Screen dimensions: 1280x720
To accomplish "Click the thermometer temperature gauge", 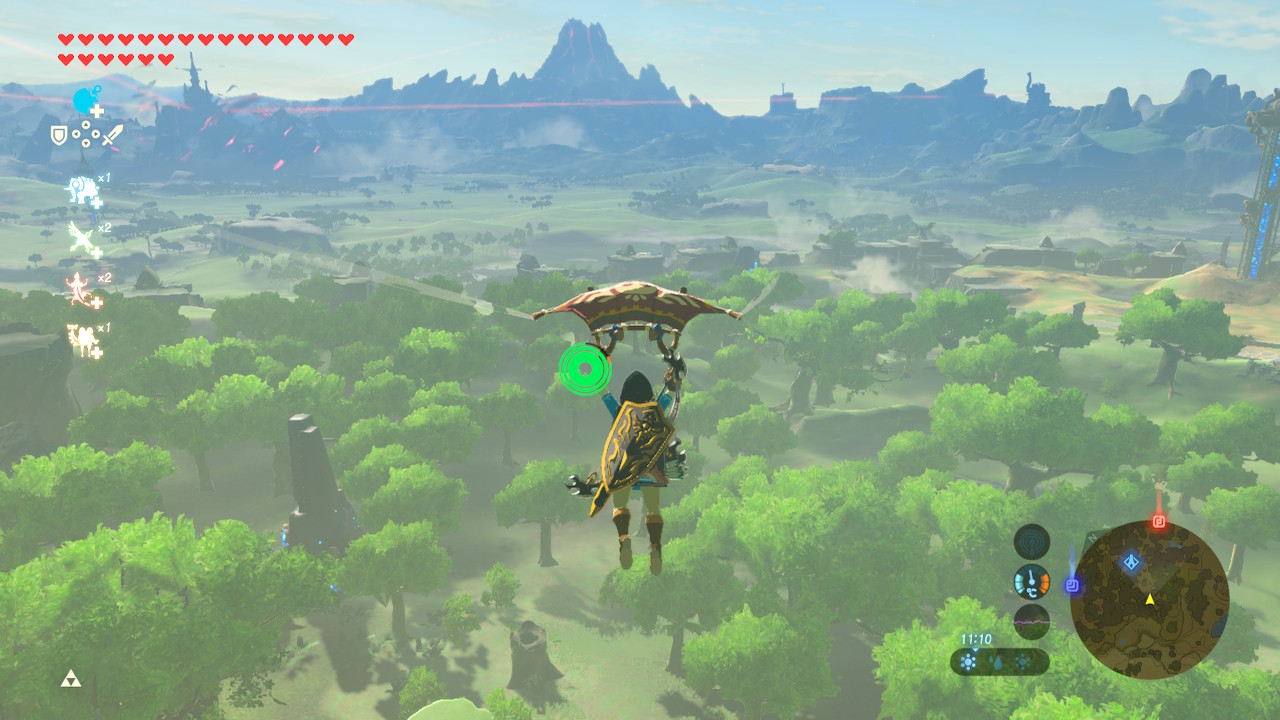I will (x=1031, y=582).
